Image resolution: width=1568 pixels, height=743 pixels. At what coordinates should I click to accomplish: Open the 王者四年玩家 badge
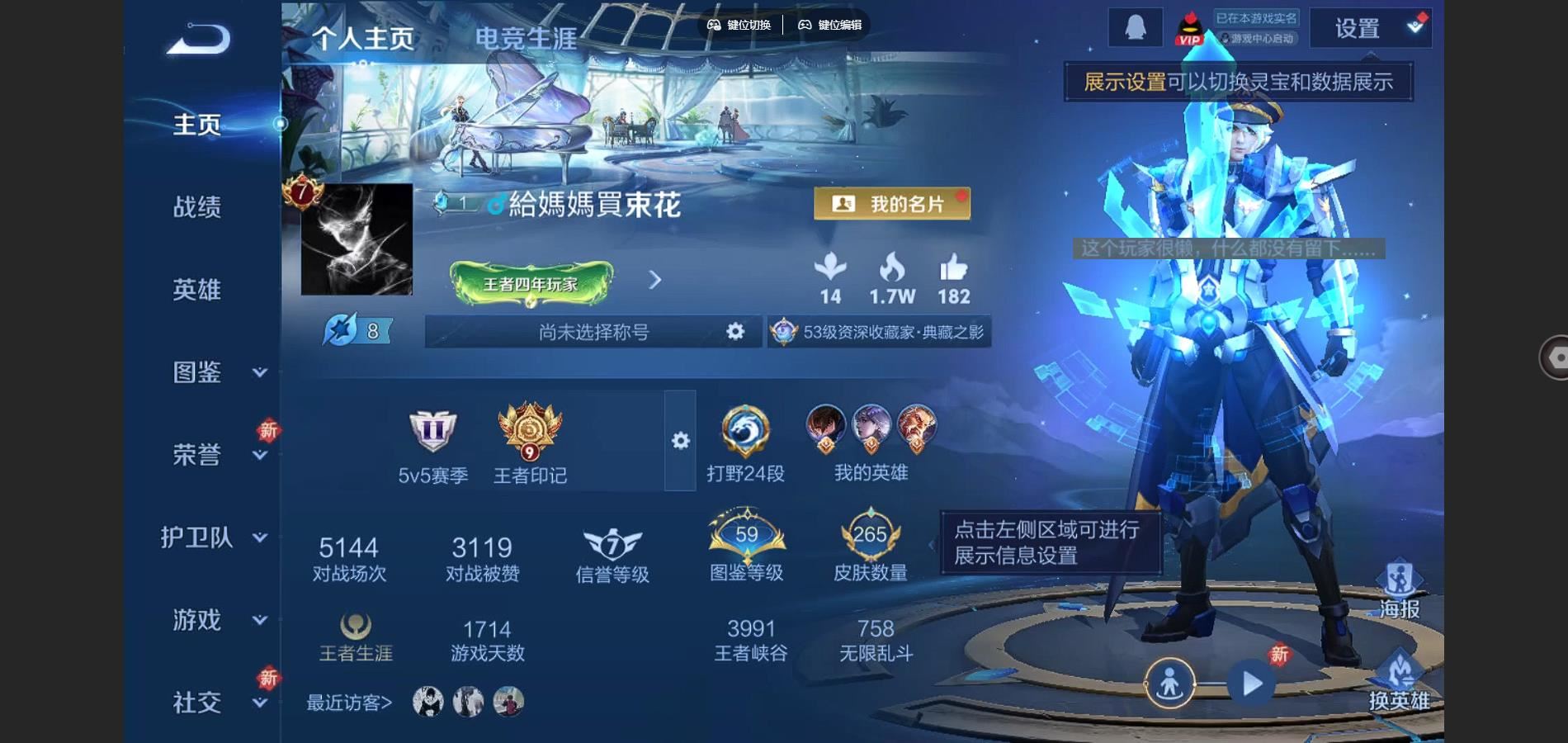[531, 283]
